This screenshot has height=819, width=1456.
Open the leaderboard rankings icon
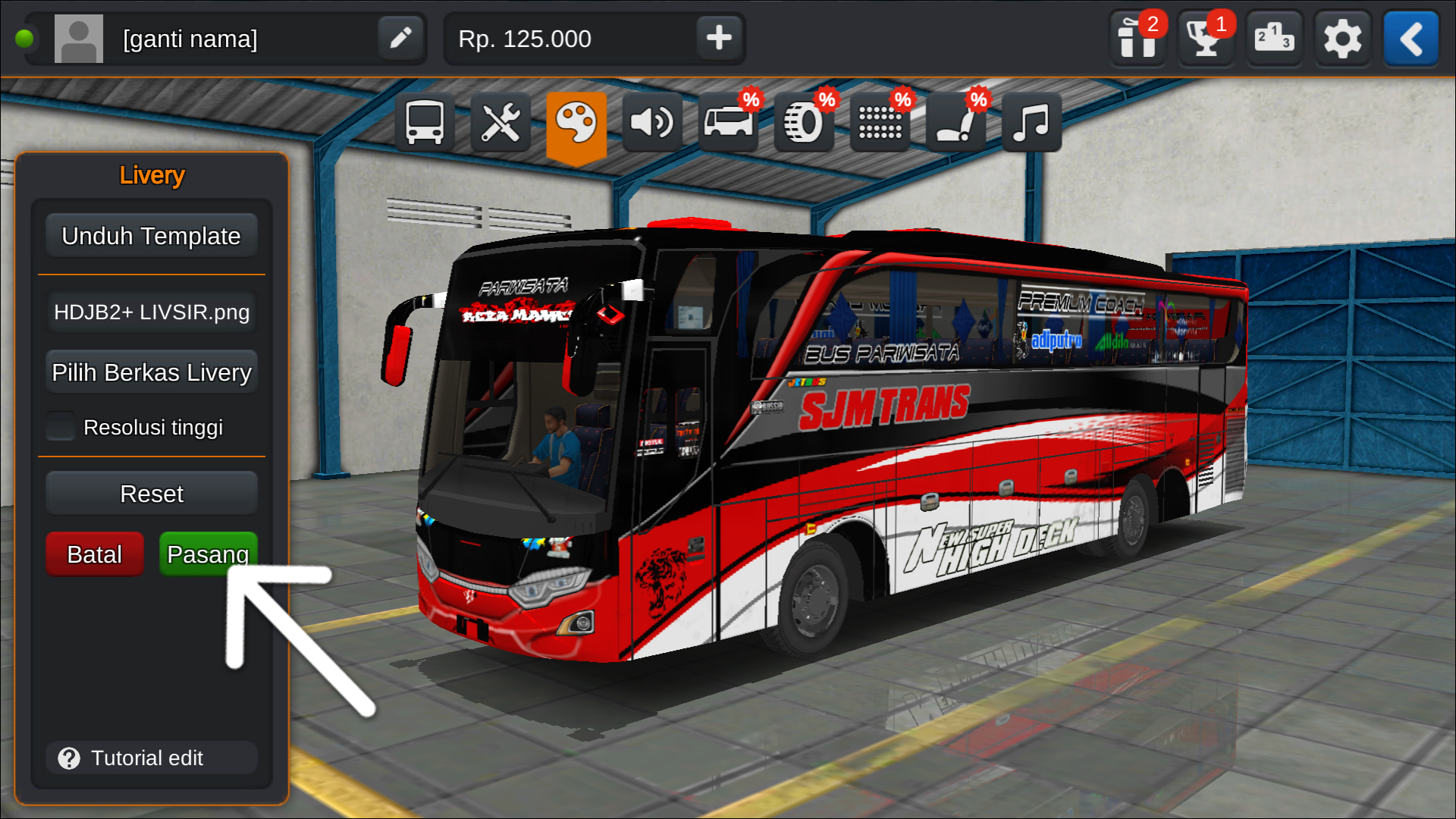[1274, 38]
